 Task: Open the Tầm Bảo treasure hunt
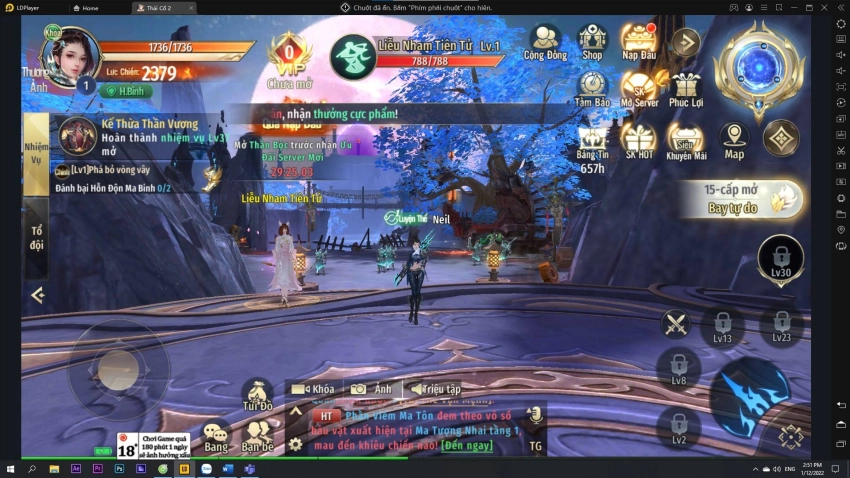[592, 89]
